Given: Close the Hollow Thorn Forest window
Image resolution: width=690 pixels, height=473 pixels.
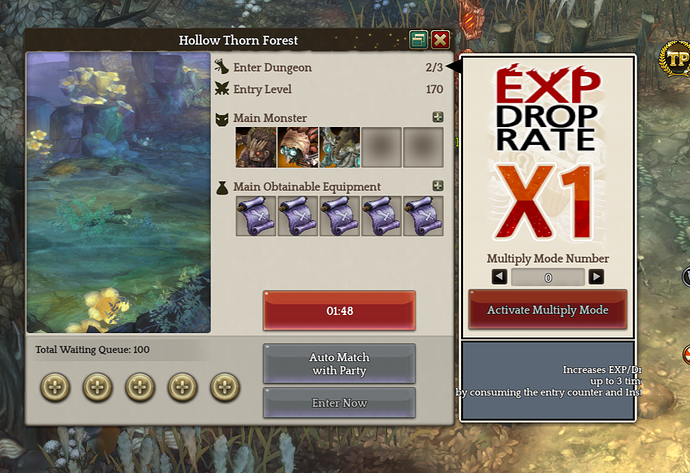Looking at the screenshot, I should point(439,40).
